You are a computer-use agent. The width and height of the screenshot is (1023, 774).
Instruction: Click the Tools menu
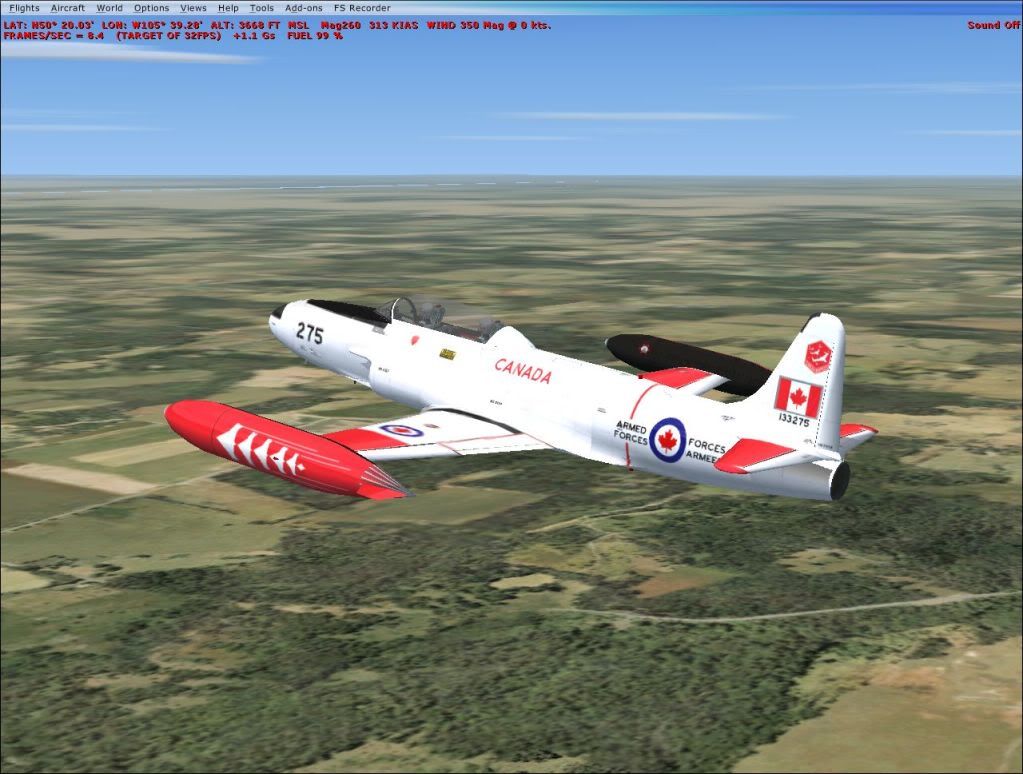tap(261, 8)
